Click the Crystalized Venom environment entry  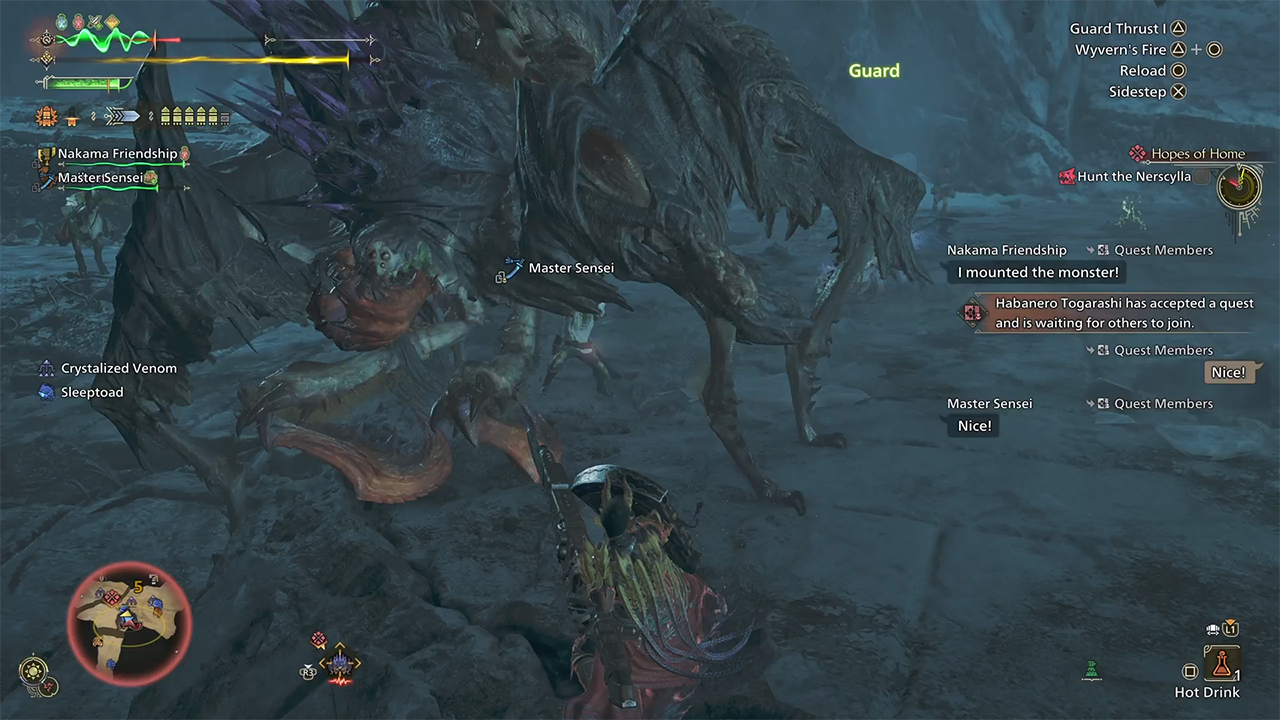(118, 368)
